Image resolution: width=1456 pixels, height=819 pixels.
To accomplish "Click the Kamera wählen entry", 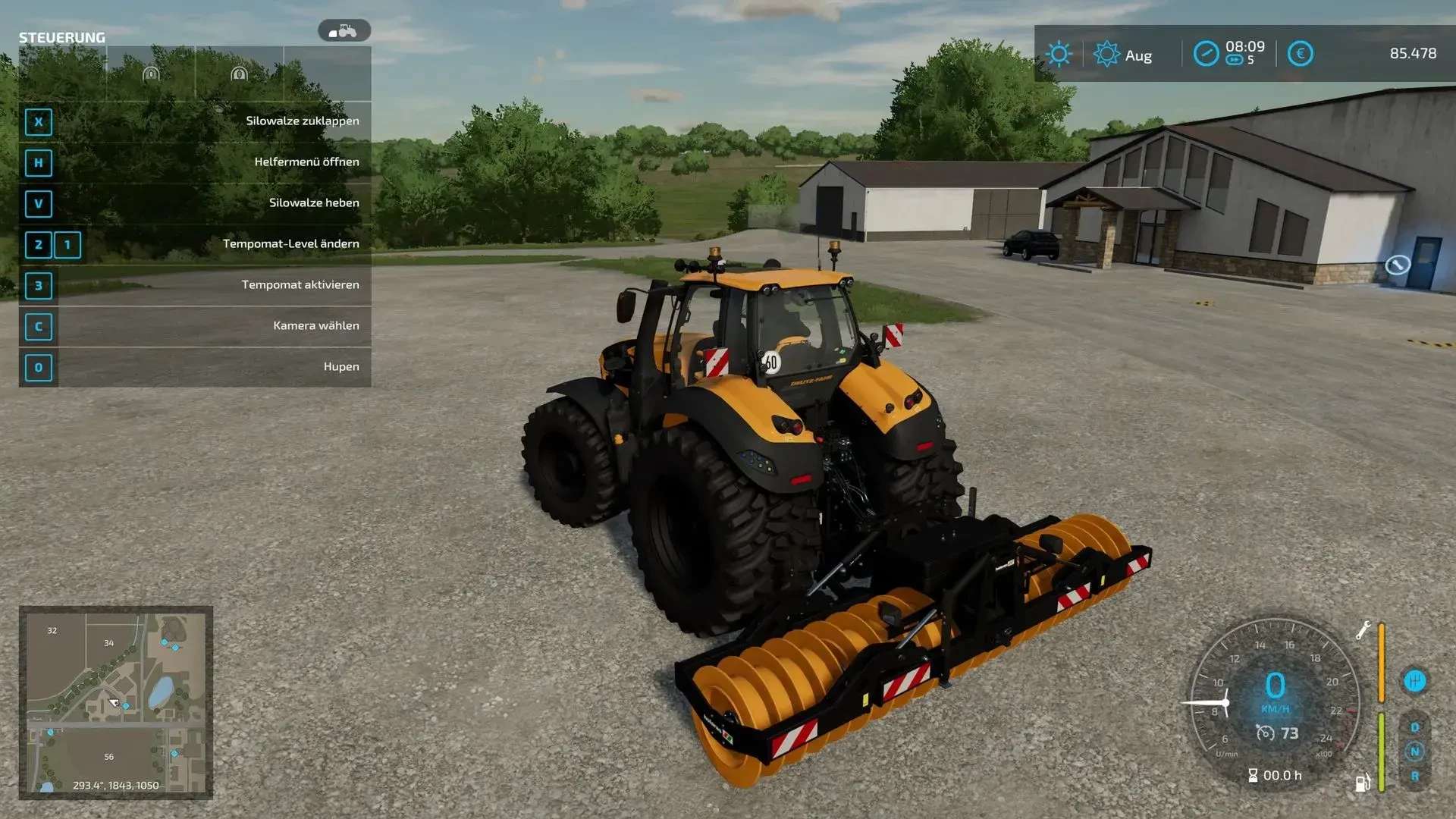I will point(195,326).
